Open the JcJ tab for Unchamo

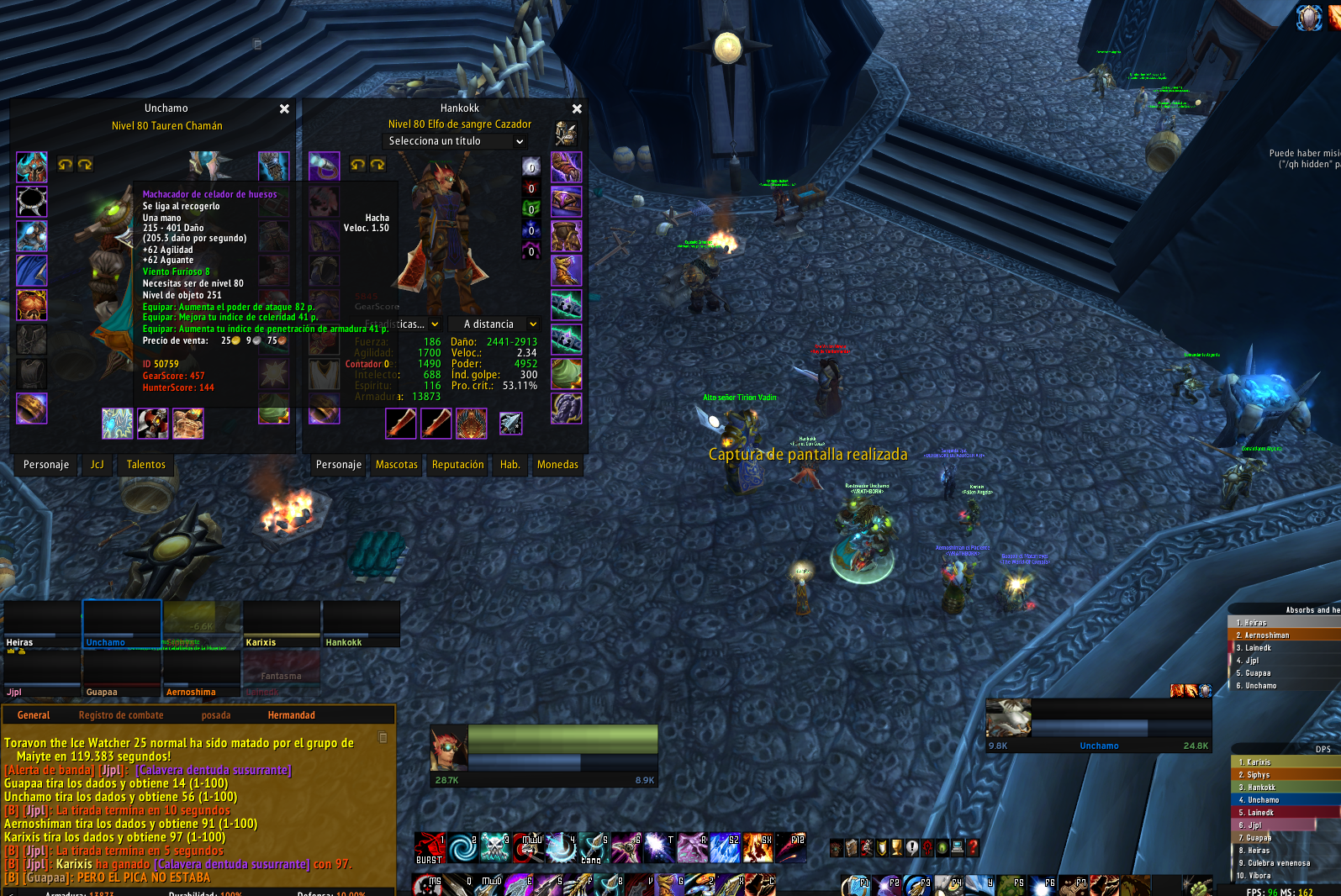click(x=98, y=465)
